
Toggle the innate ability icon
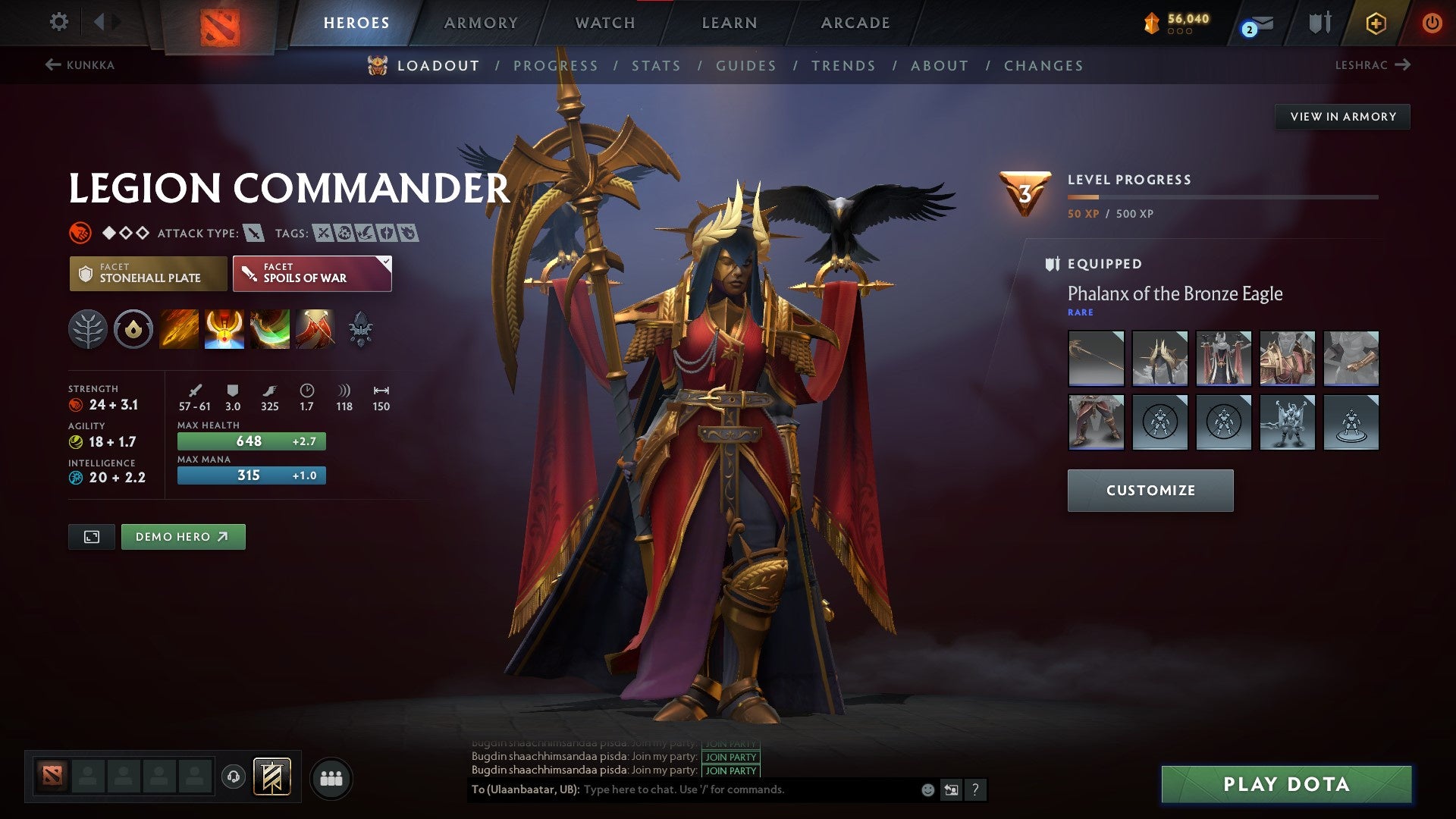pos(133,328)
